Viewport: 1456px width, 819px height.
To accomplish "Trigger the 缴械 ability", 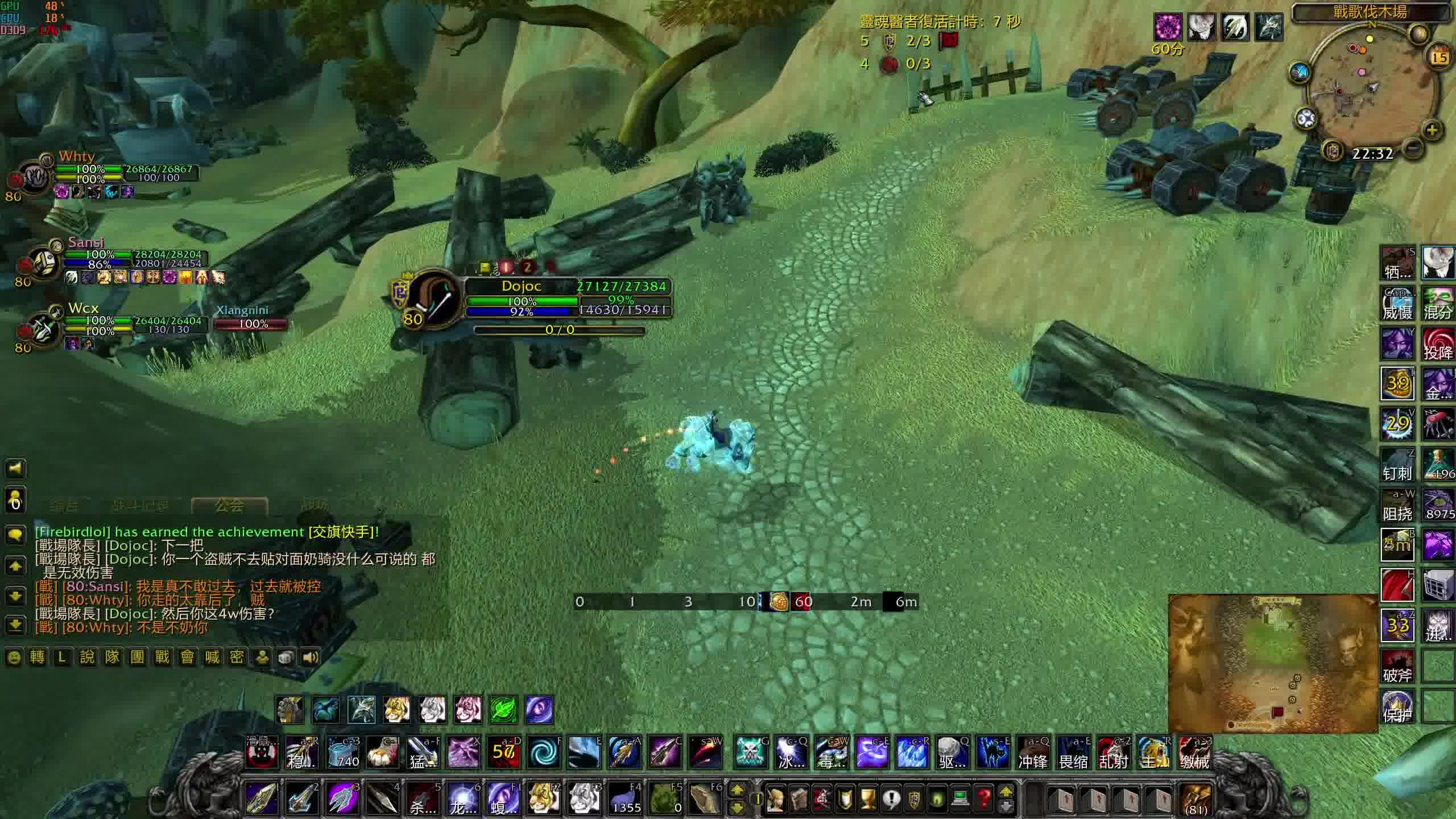I will pos(1194,753).
